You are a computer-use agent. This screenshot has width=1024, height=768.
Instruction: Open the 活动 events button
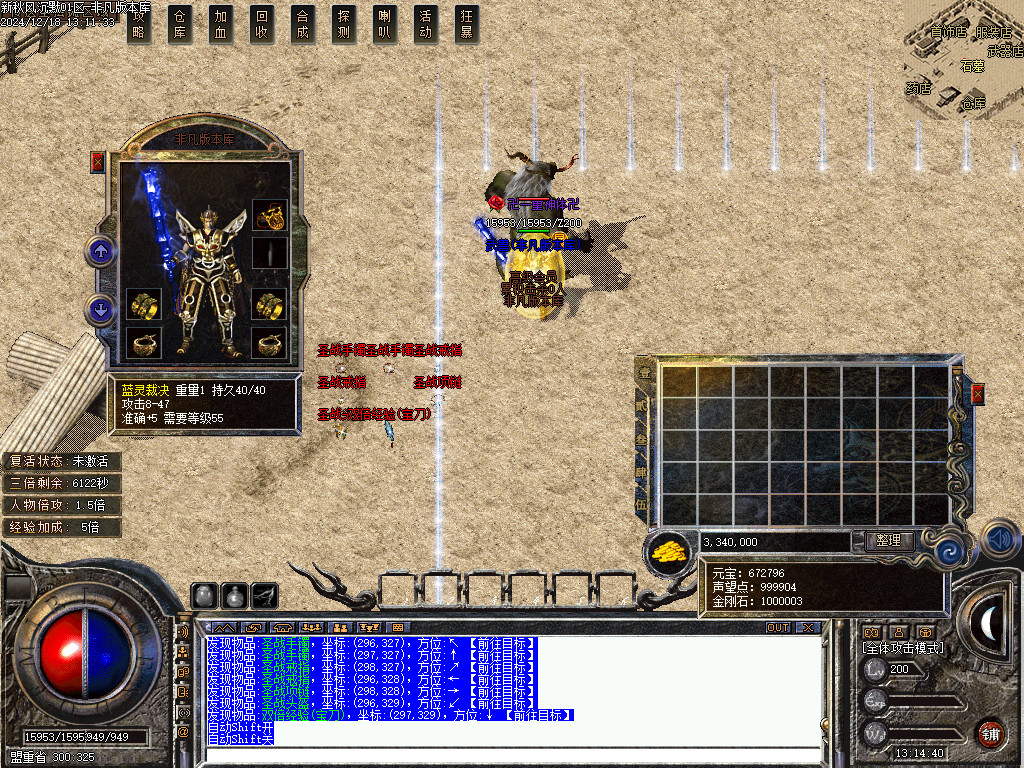426,24
